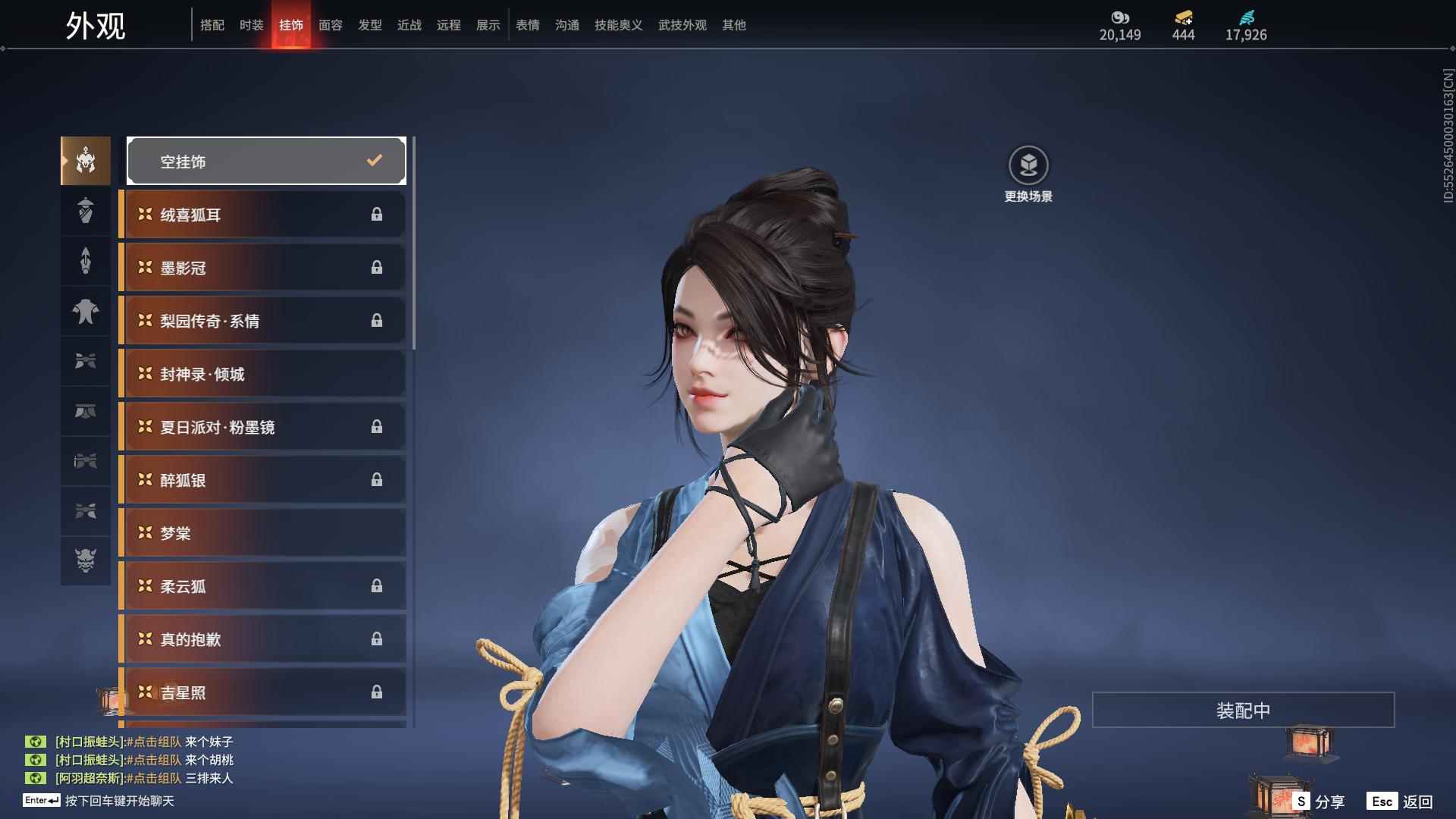Choose the 绒喜狐耳 accessory
Image resolution: width=1456 pixels, height=819 pixels.
[x=262, y=215]
